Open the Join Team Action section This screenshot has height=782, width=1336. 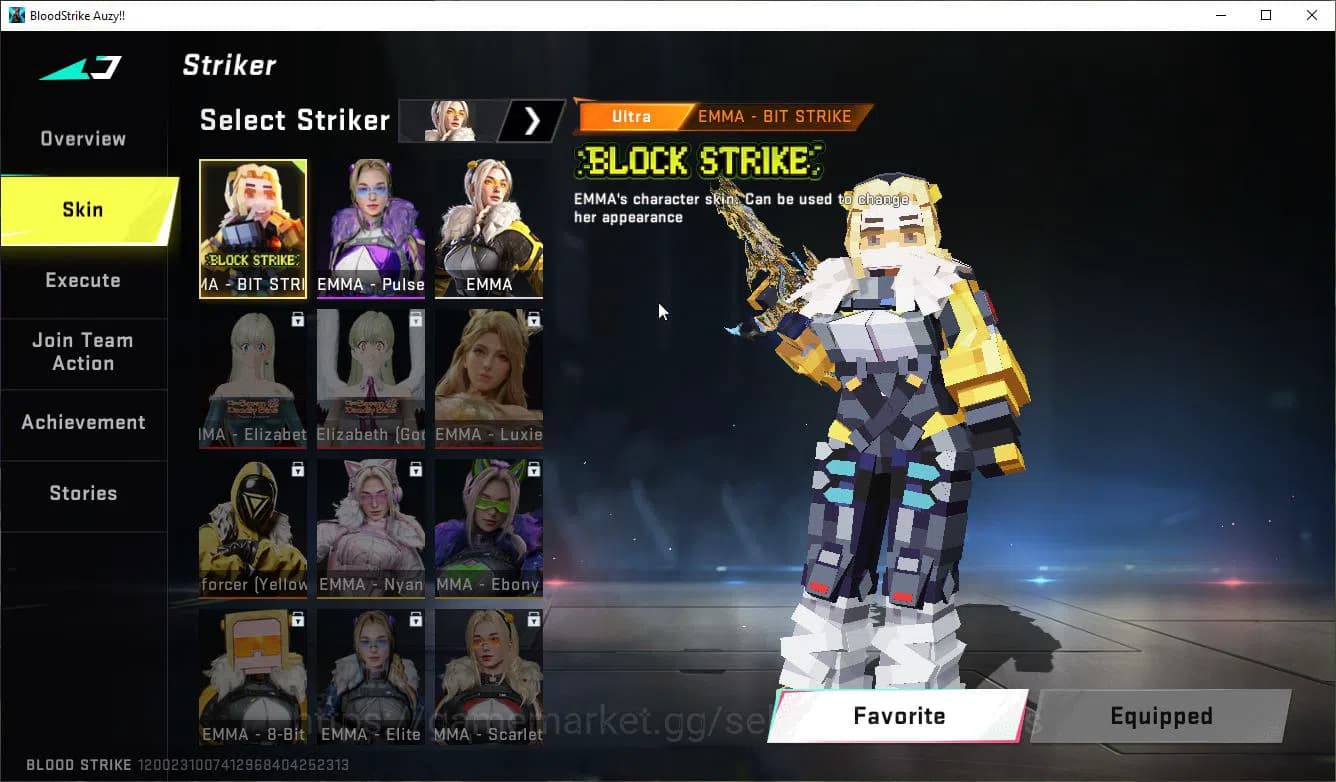point(84,352)
